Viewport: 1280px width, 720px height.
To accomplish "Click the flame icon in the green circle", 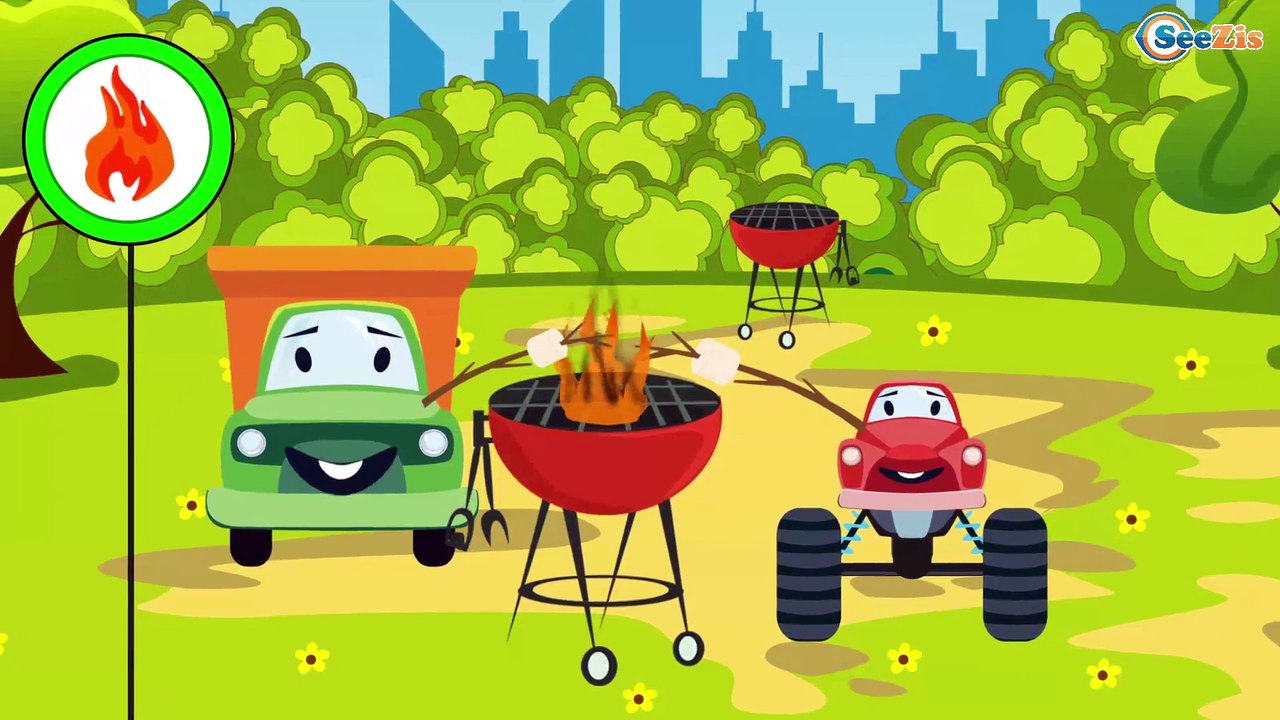I will point(128,137).
